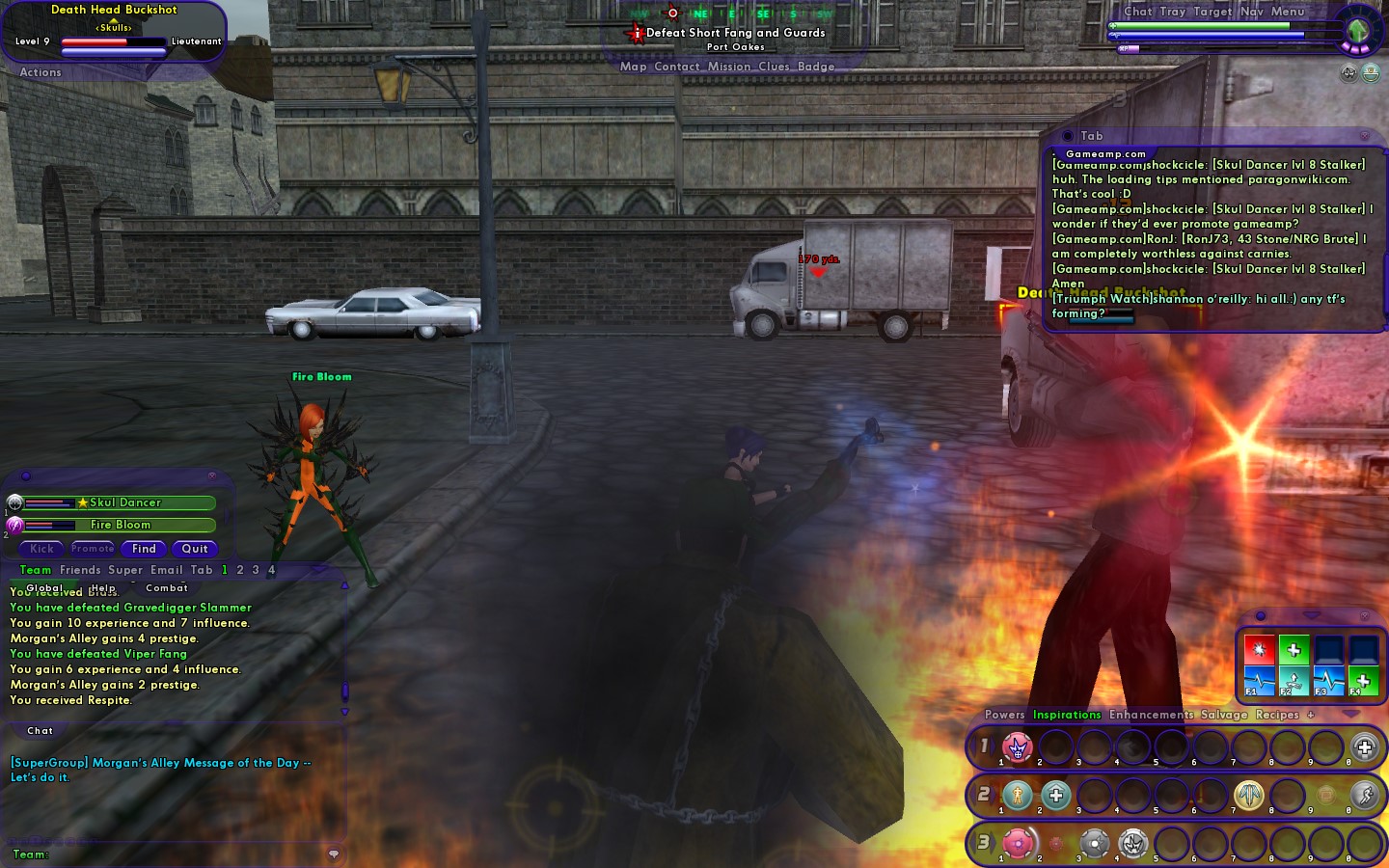Toggle the Tray window from the top bar
Image resolution: width=1389 pixels, height=868 pixels.
1172,12
